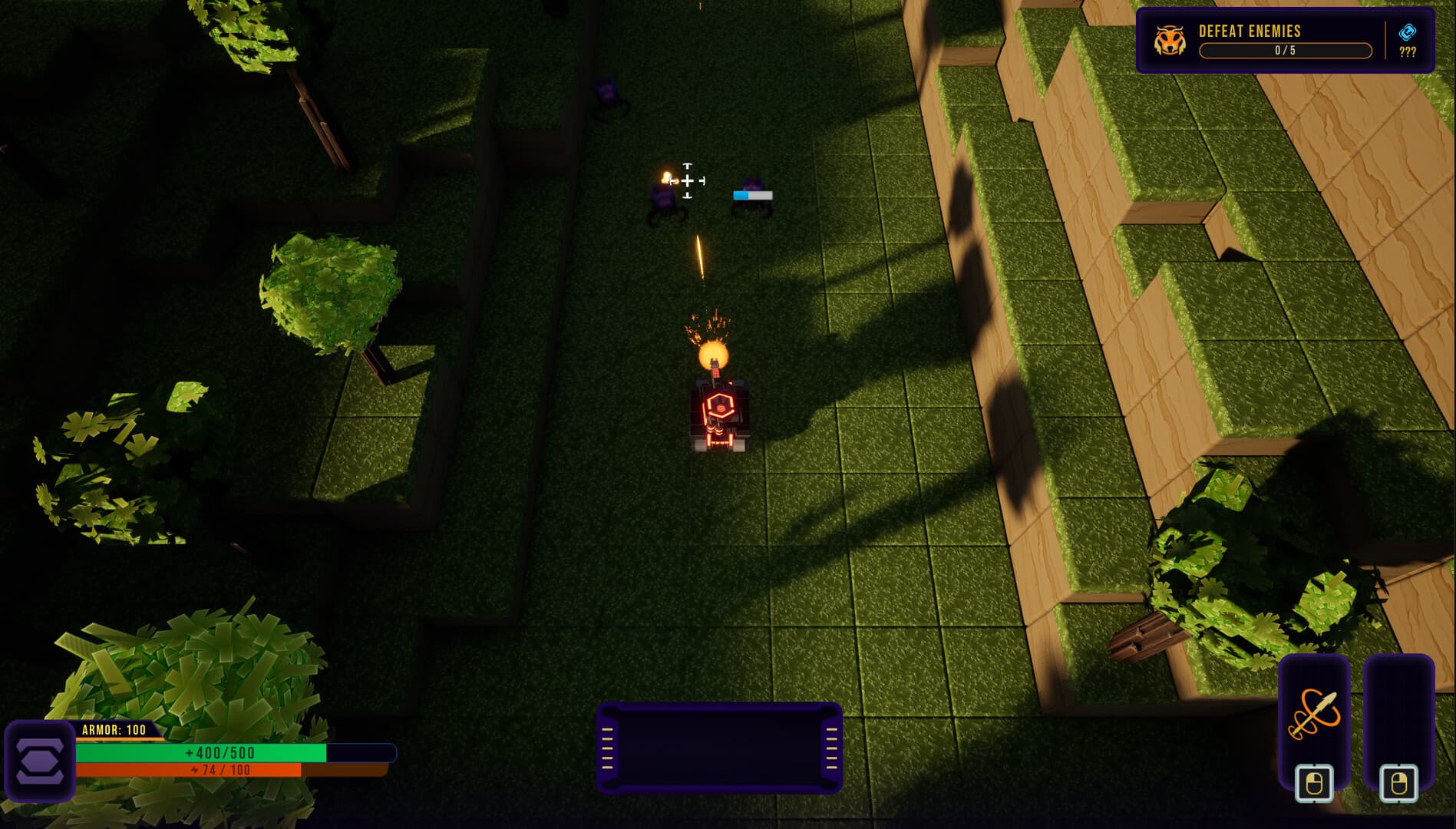Select the ARMOR: 100 label tab

click(115, 729)
